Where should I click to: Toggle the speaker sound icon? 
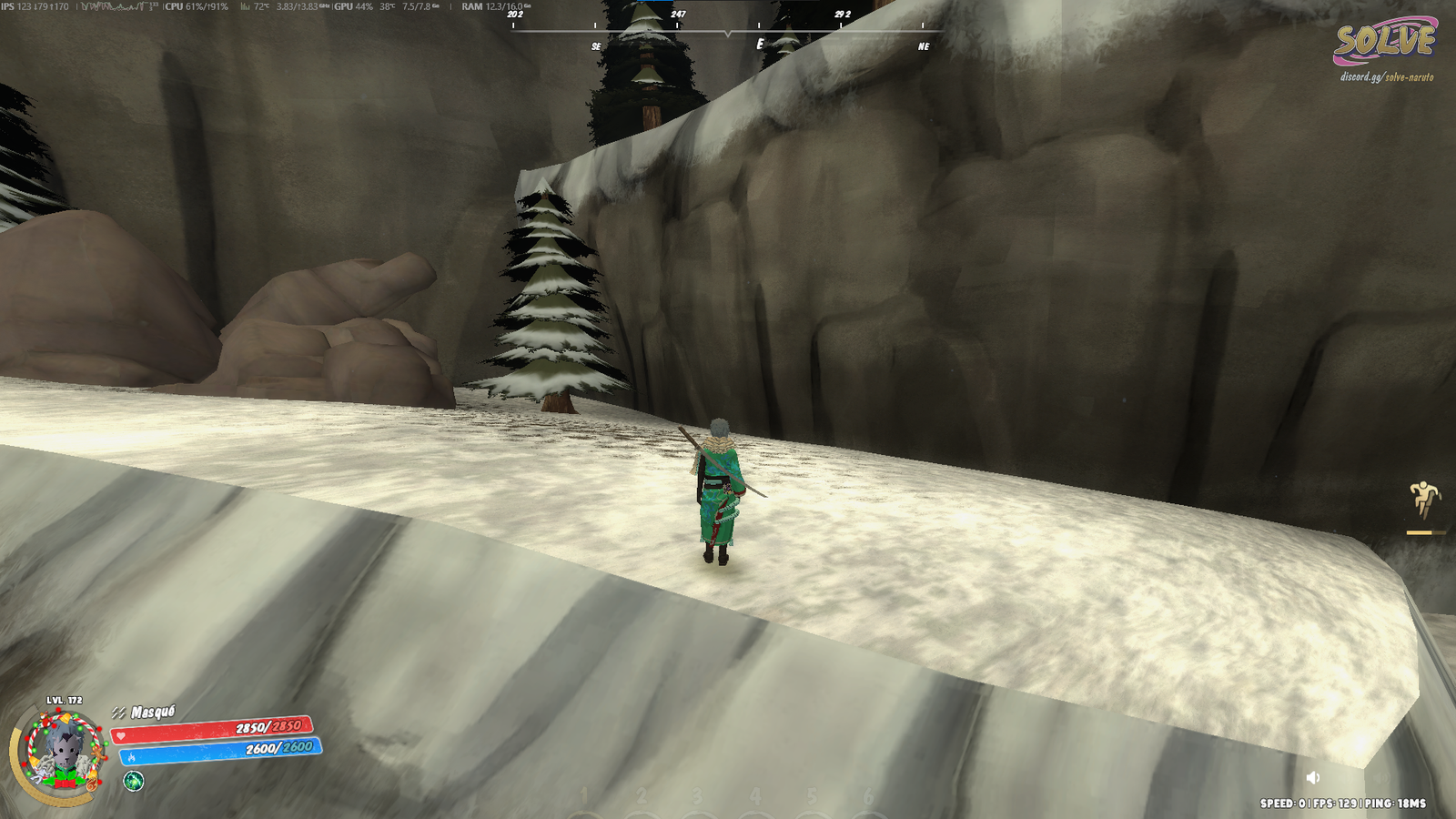coord(1312,777)
